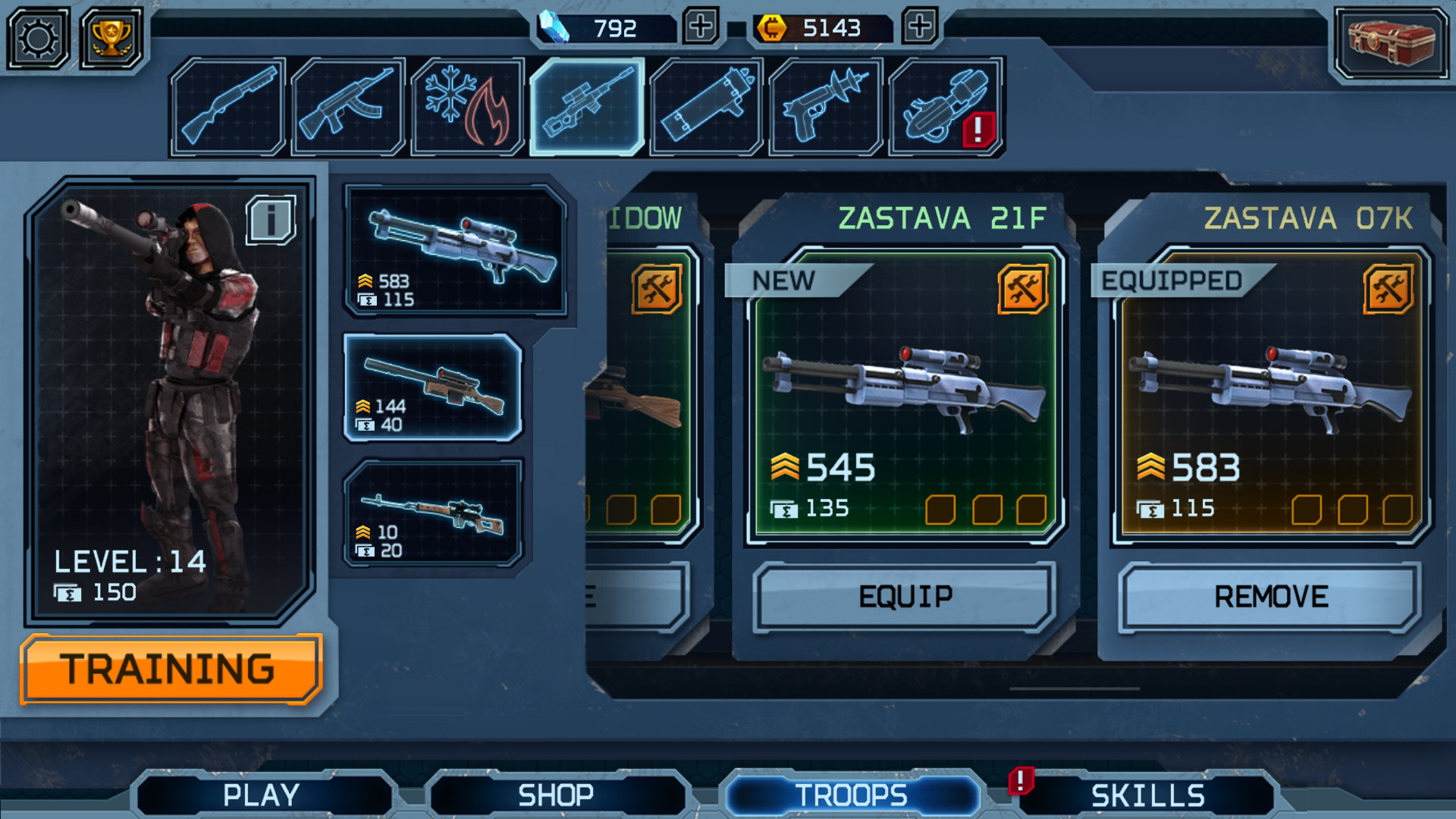Open the grenade launcher category with alert
Screen dimensions: 1456x819
click(x=943, y=106)
